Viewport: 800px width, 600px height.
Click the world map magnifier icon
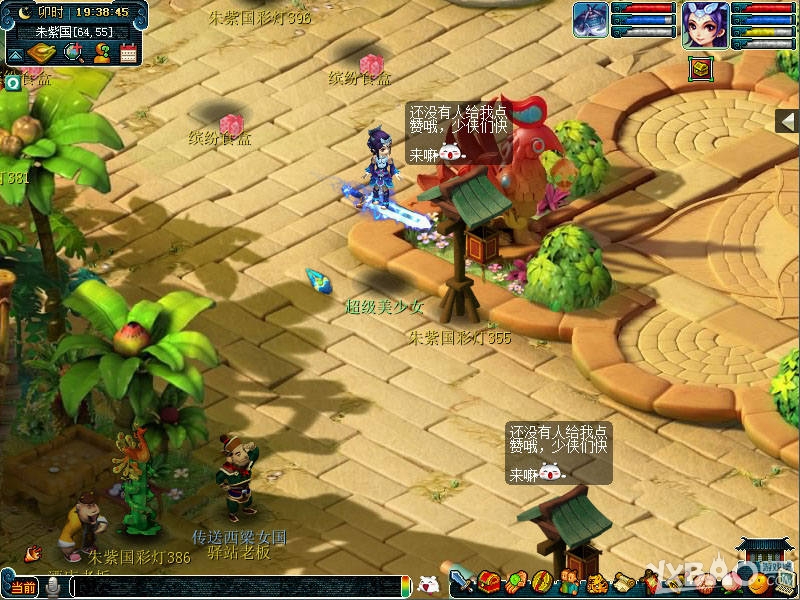point(73,54)
